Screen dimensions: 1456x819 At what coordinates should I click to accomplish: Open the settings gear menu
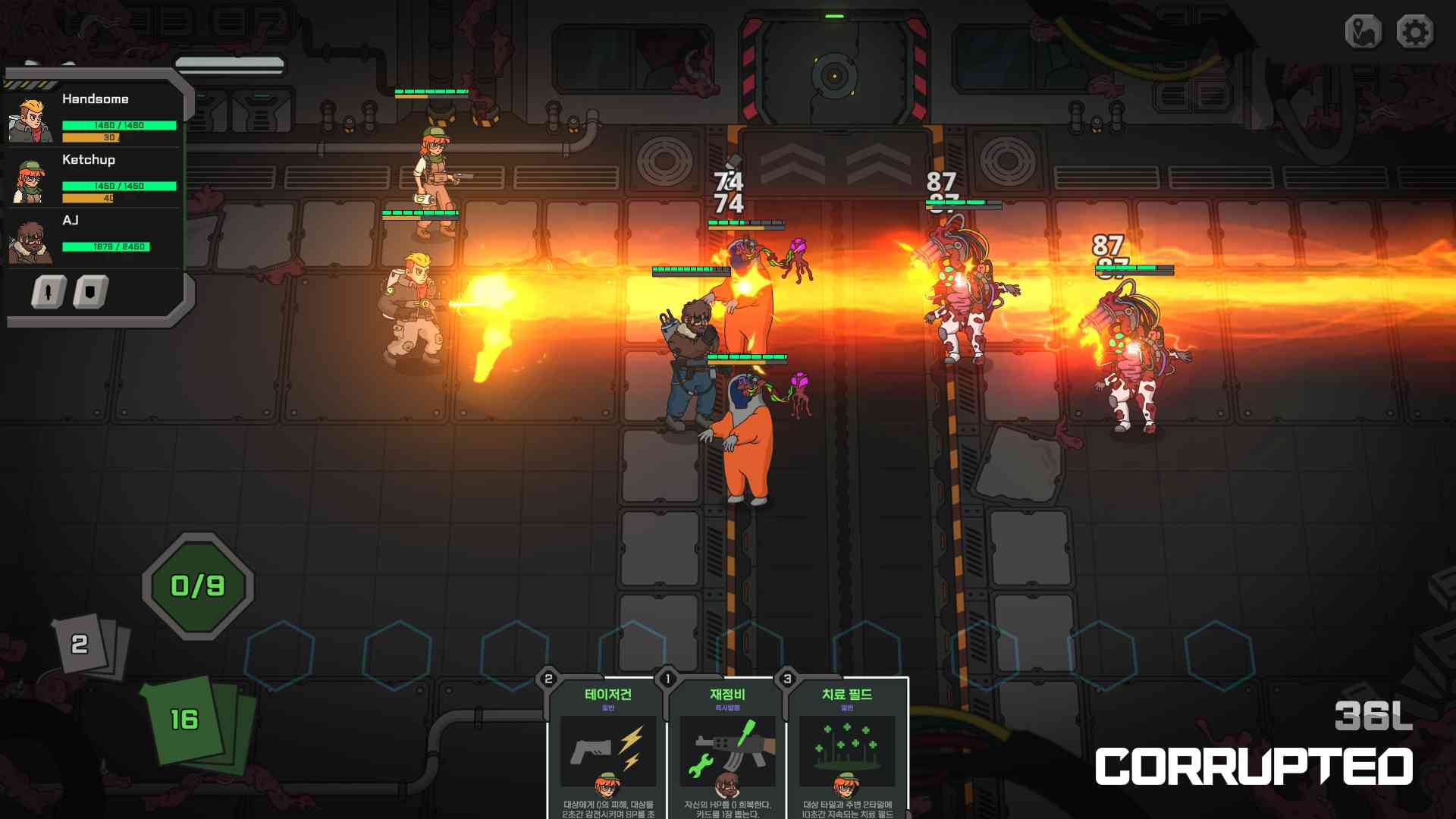coord(1415,33)
